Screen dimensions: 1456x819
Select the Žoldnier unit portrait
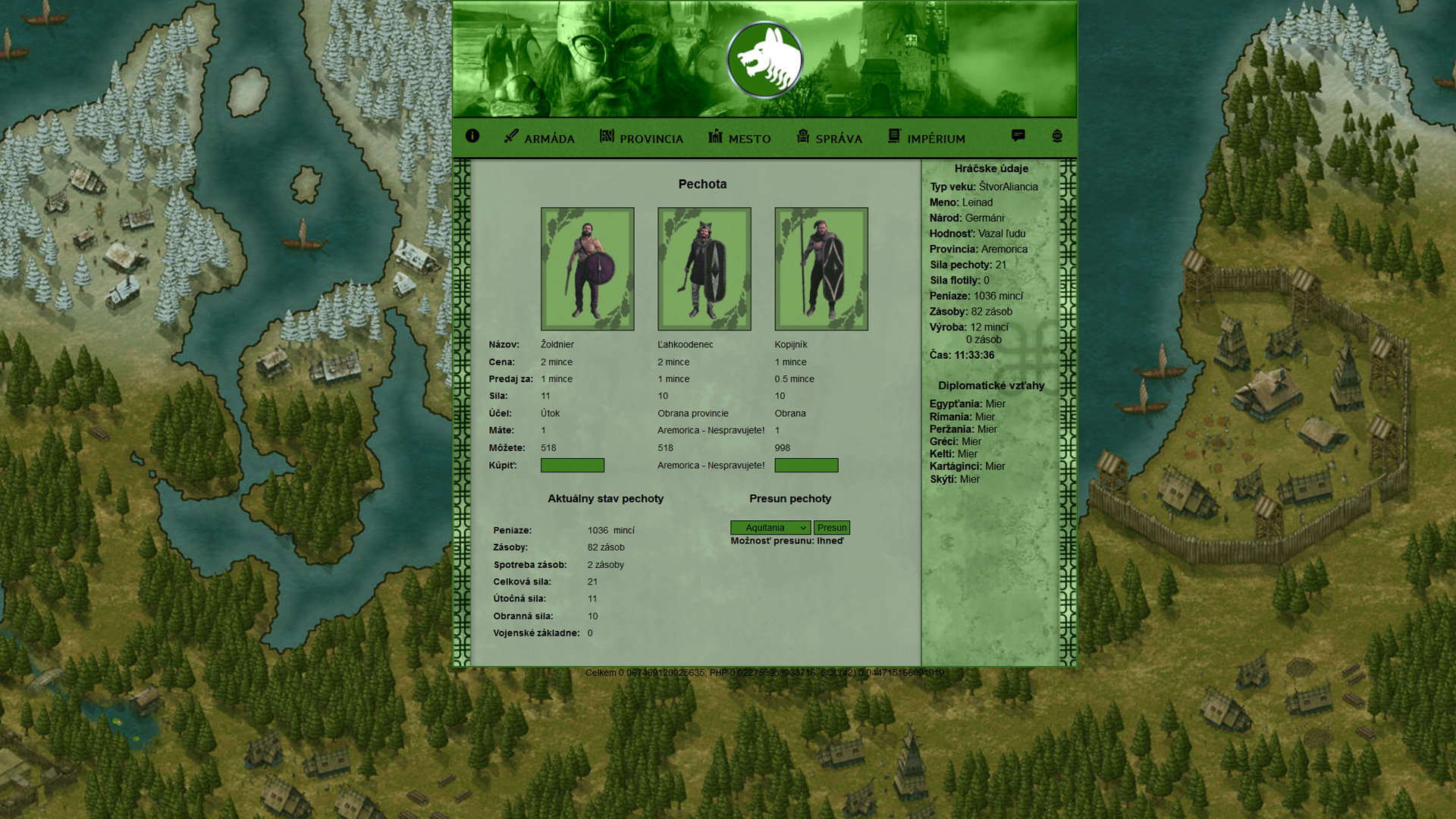[588, 269]
